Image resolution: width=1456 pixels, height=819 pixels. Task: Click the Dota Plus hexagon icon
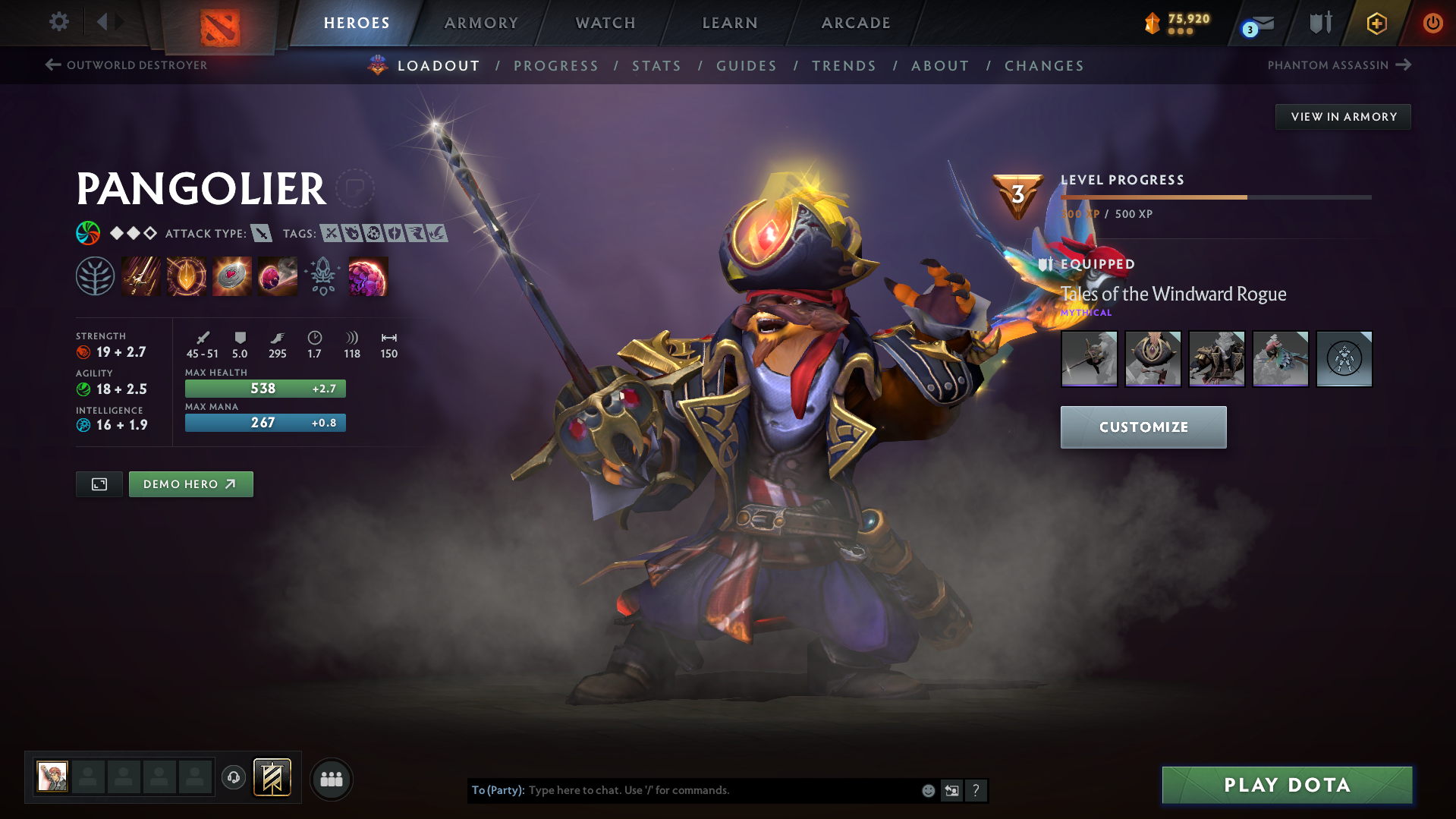1376,23
